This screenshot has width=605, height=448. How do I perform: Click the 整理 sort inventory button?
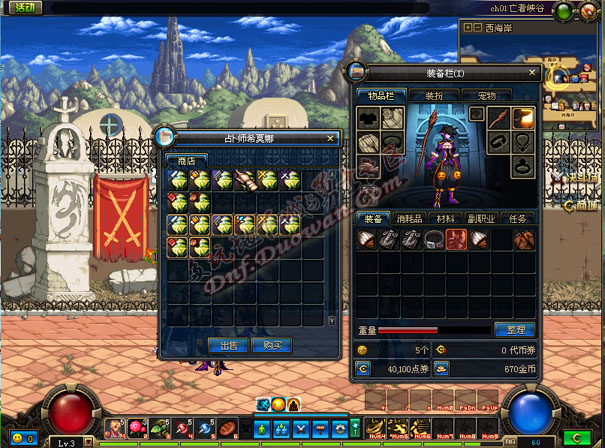[513, 329]
